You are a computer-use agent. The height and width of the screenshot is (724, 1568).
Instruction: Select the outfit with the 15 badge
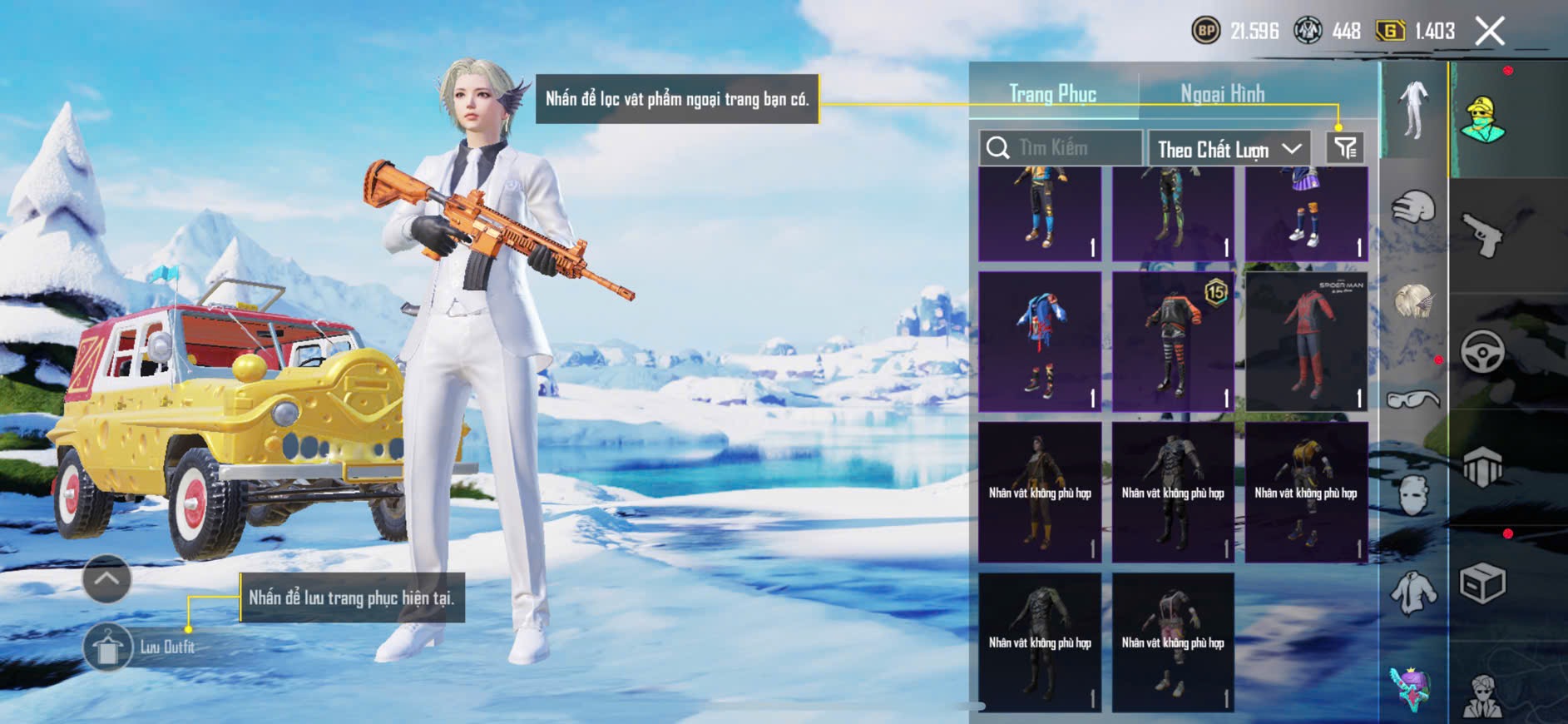(1173, 342)
